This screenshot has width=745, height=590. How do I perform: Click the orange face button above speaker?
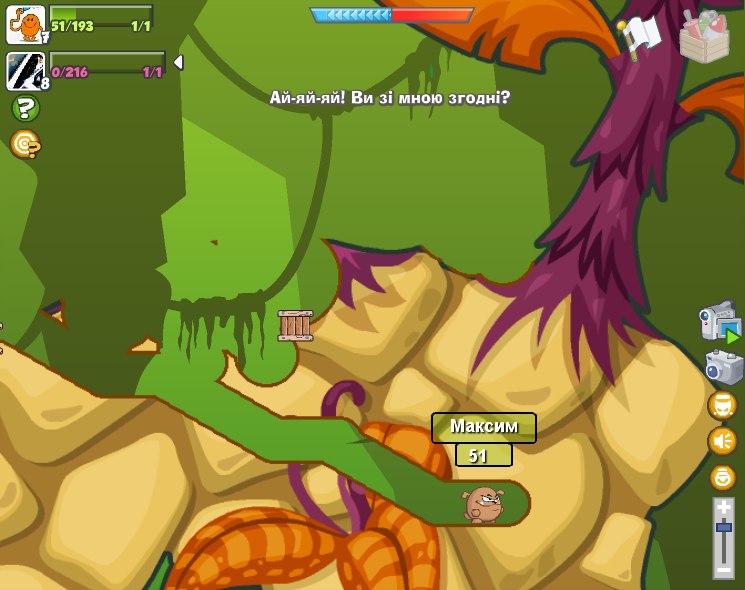click(722, 405)
